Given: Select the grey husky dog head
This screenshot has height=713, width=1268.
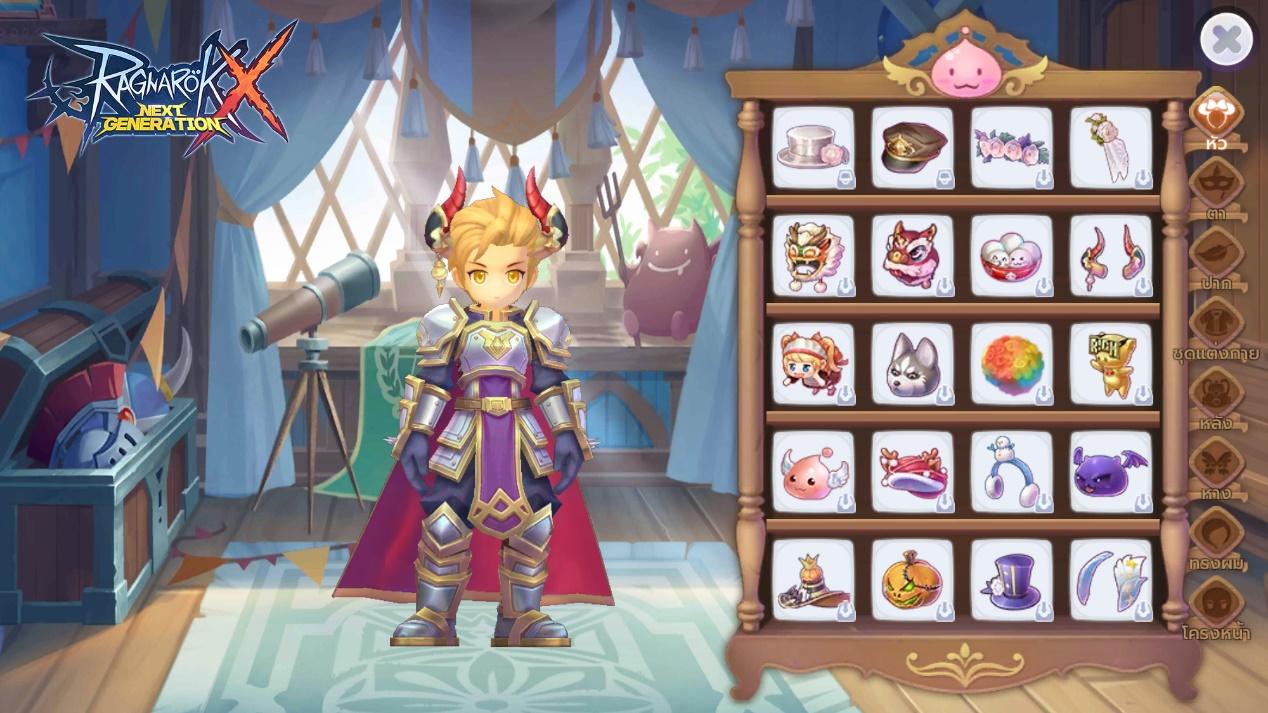Looking at the screenshot, I should [912, 364].
